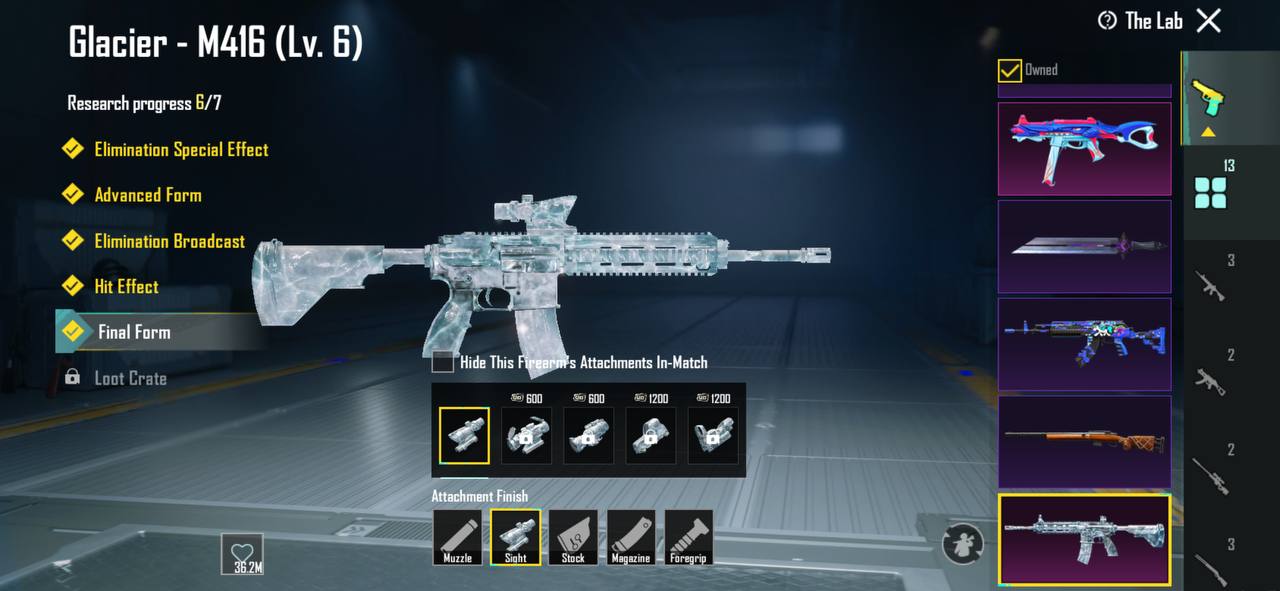Select the Foregrip attachment finish
Screen dimensions: 1280x591
689,538
